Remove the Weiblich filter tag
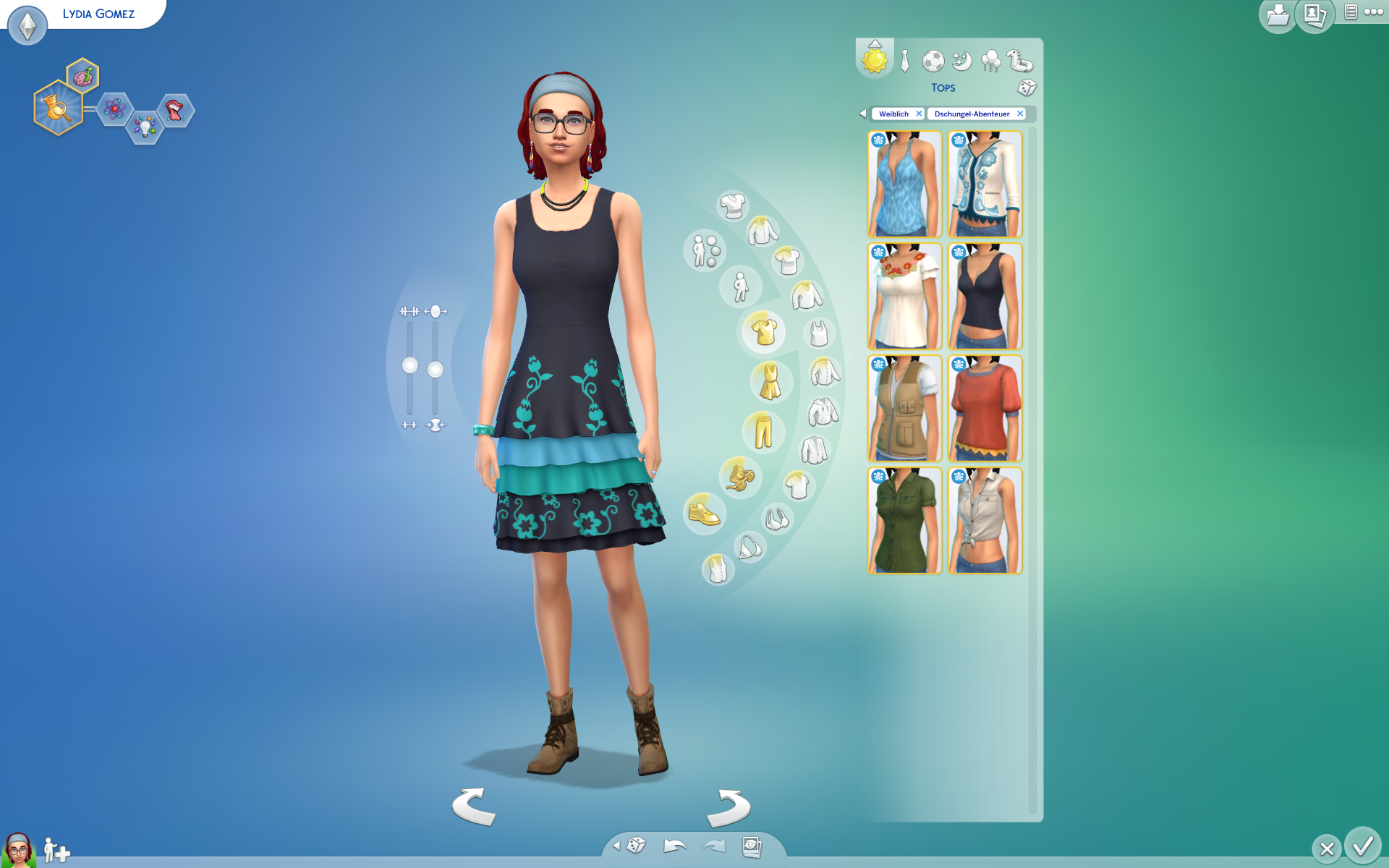Screen dimensions: 1389x868 [x=919, y=114]
